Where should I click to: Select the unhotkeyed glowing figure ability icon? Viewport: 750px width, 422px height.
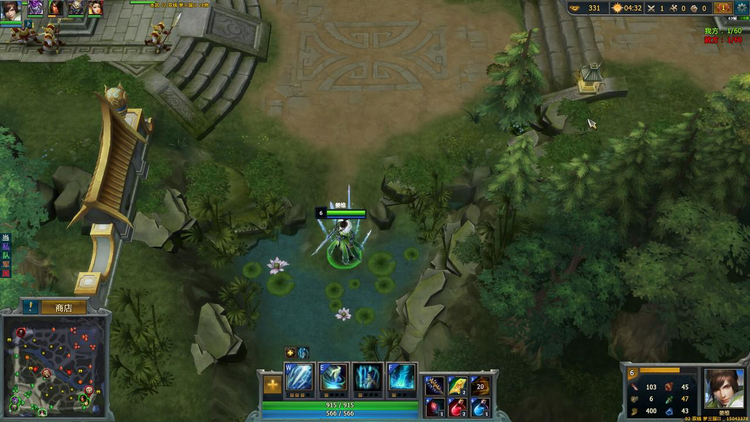point(368,380)
